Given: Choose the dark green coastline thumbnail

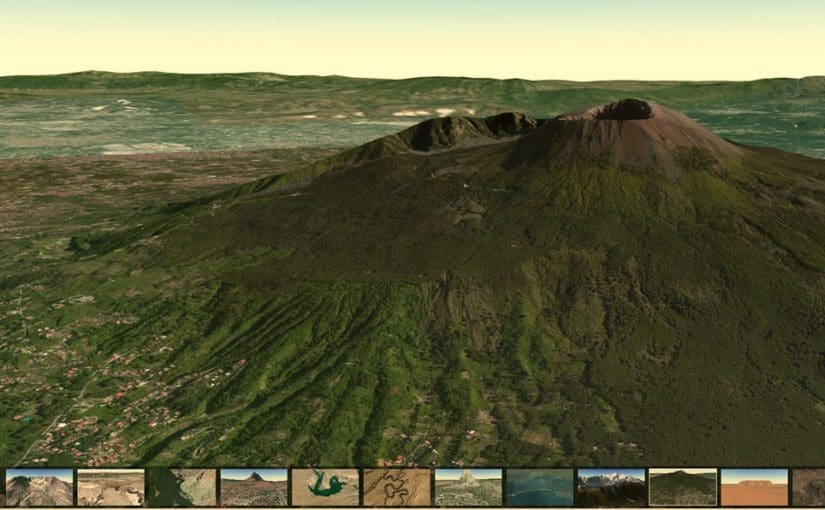Looking at the screenshot, I should click(182, 487).
